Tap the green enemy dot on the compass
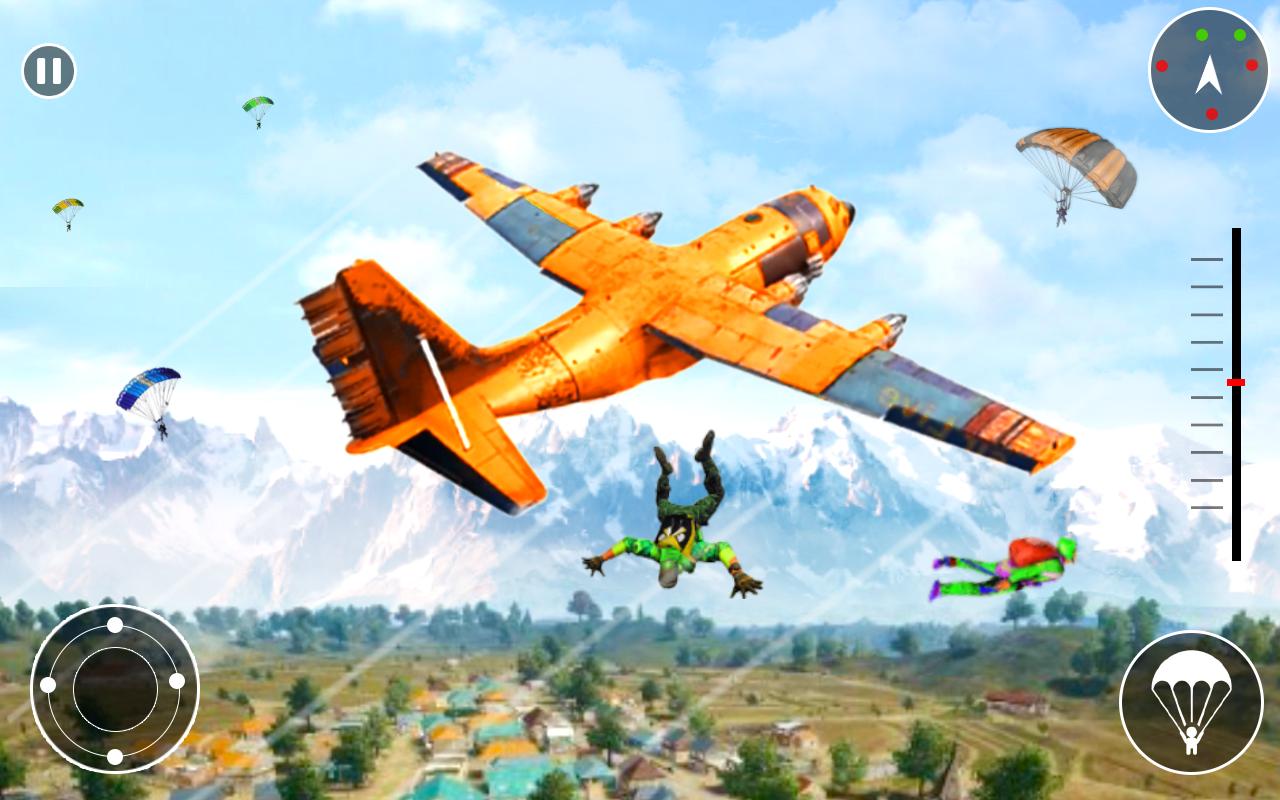 click(x=1201, y=35)
